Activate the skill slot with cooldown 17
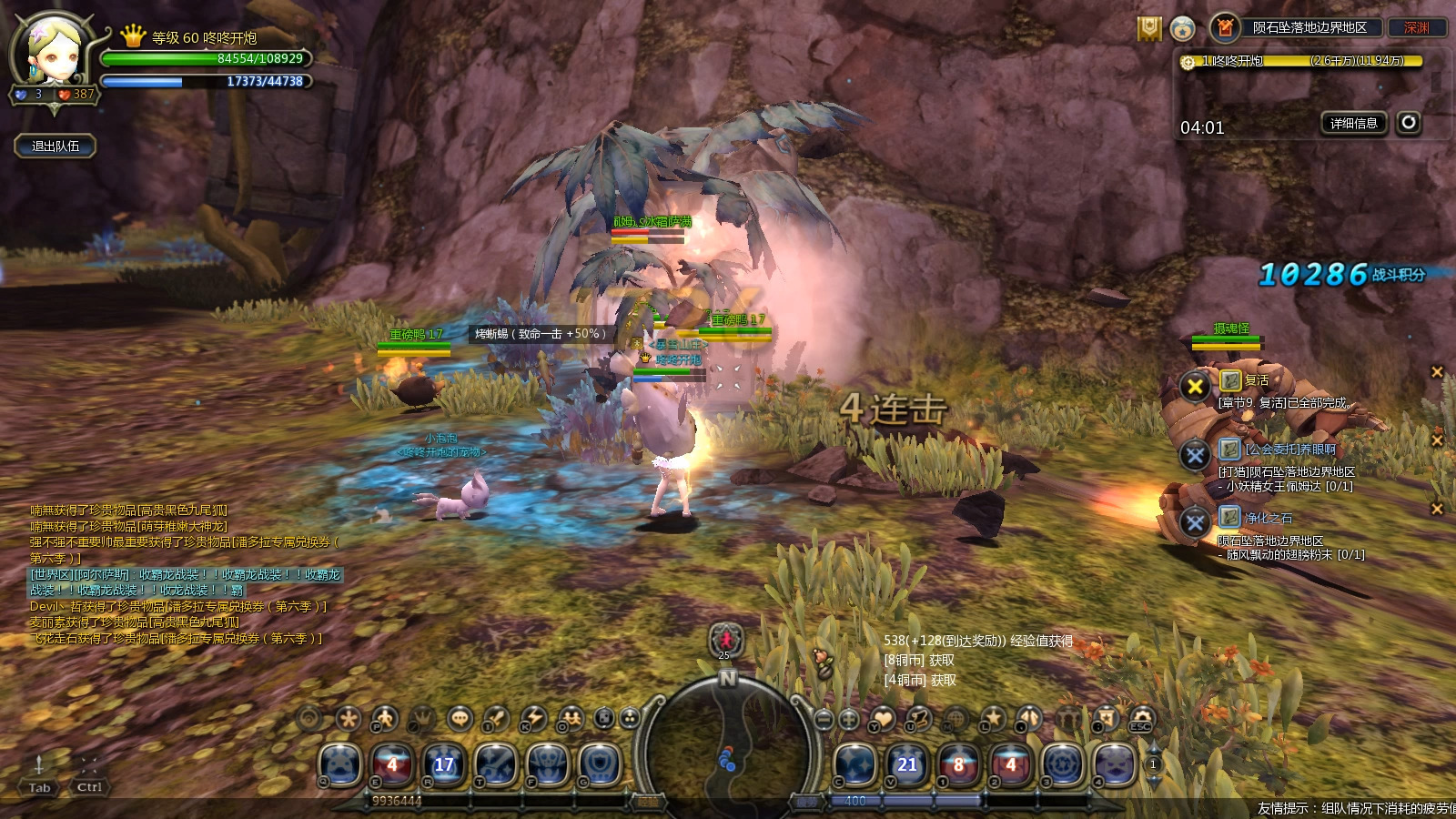This screenshot has height=819, width=1456. click(x=443, y=764)
